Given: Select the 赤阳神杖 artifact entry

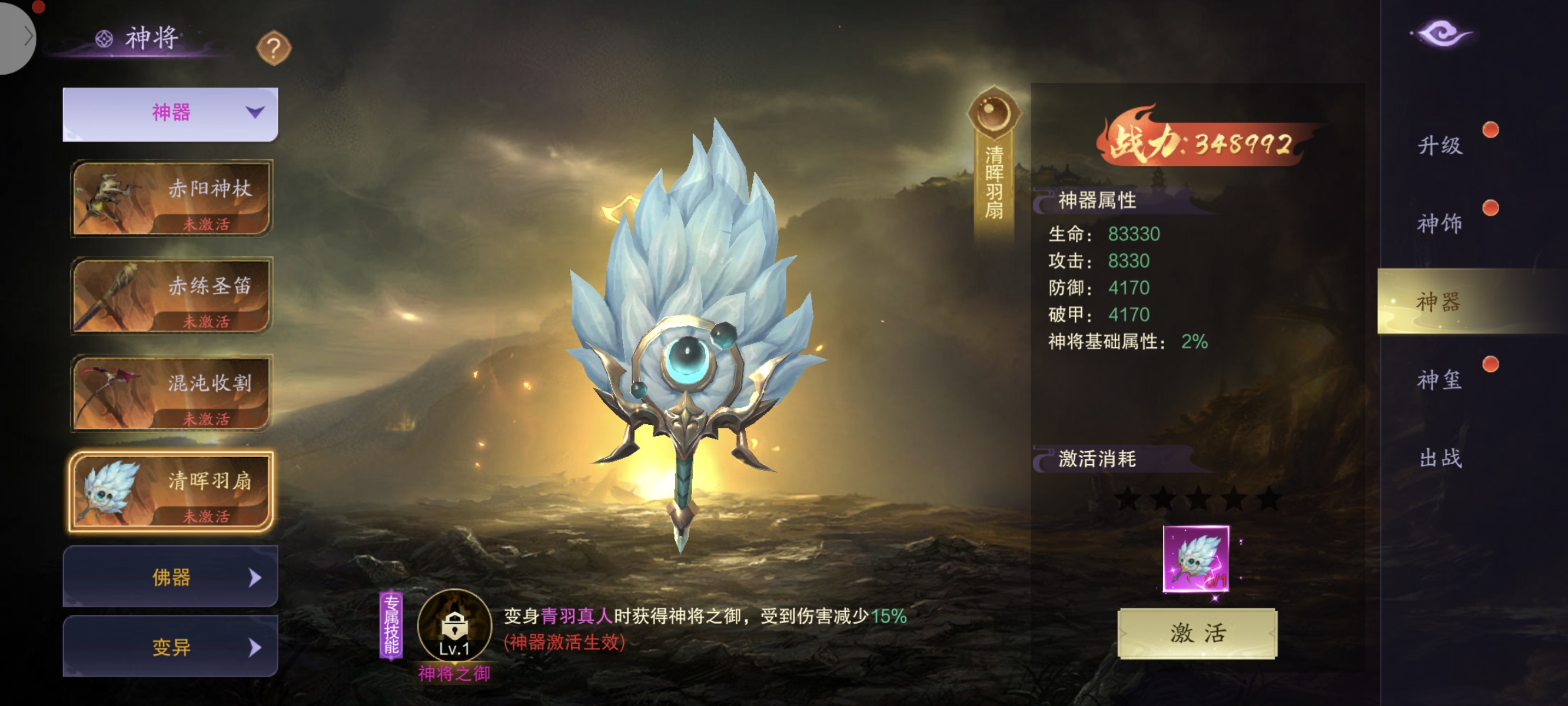Looking at the screenshot, I should (171, 198).
